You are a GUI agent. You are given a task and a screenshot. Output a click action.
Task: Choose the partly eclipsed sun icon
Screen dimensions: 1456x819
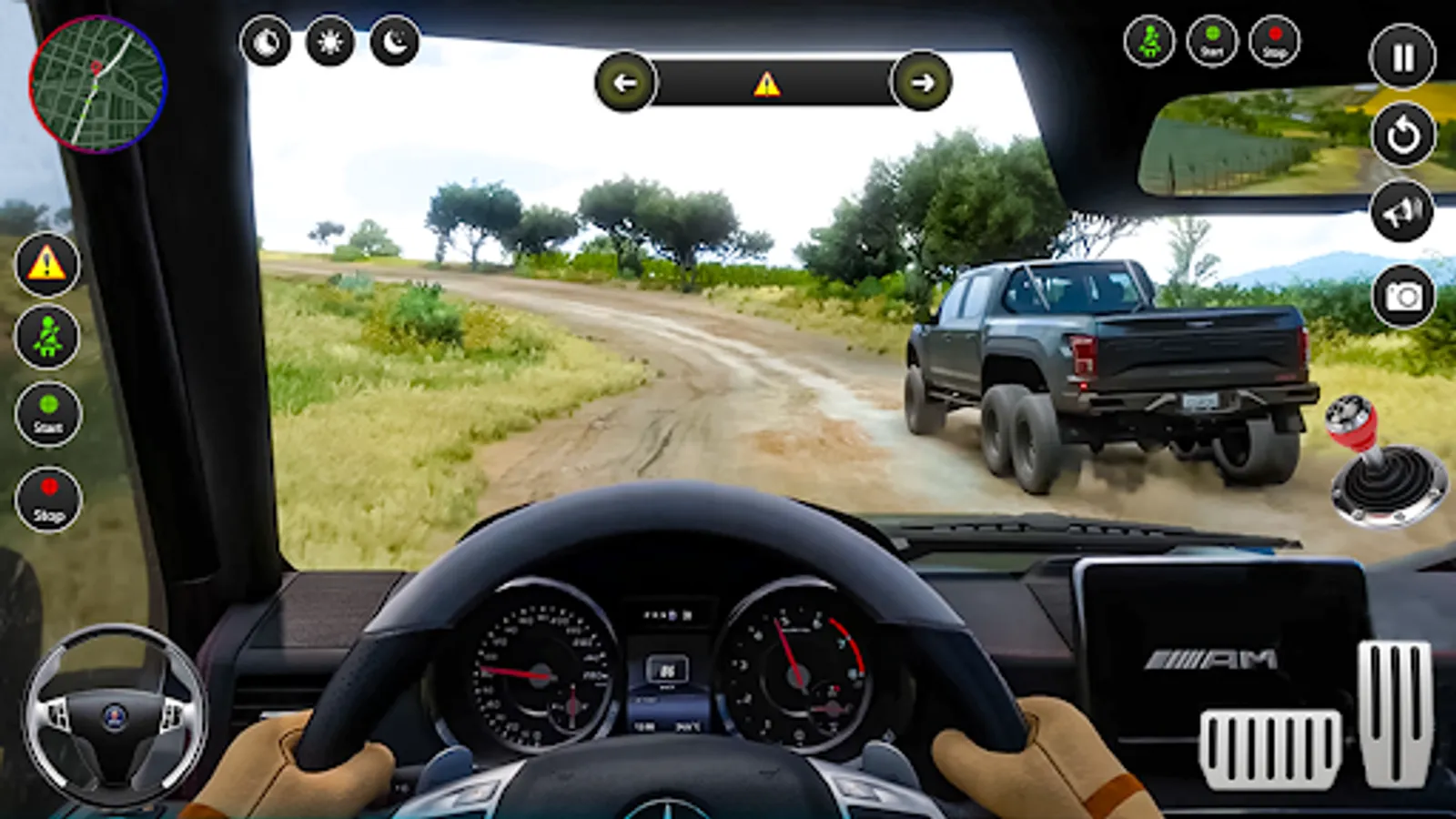pos(266,42)
